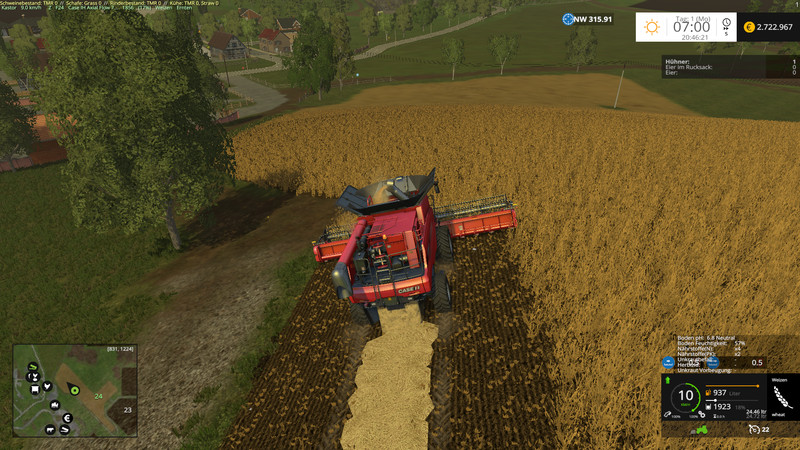Toggle the cruise control icon

753,430
